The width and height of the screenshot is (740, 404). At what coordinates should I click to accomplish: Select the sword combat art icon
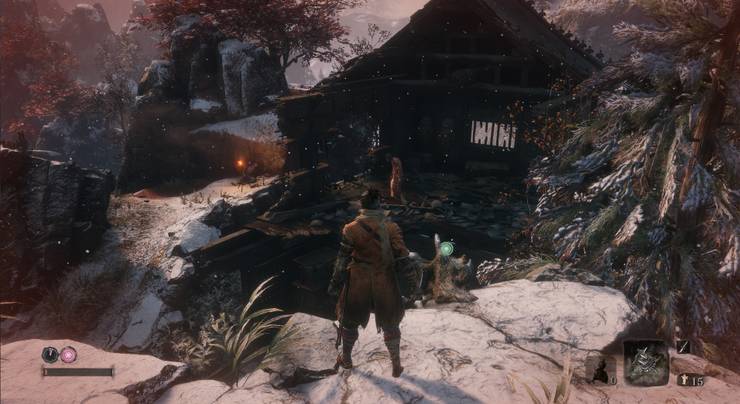(x=683, y=346)
